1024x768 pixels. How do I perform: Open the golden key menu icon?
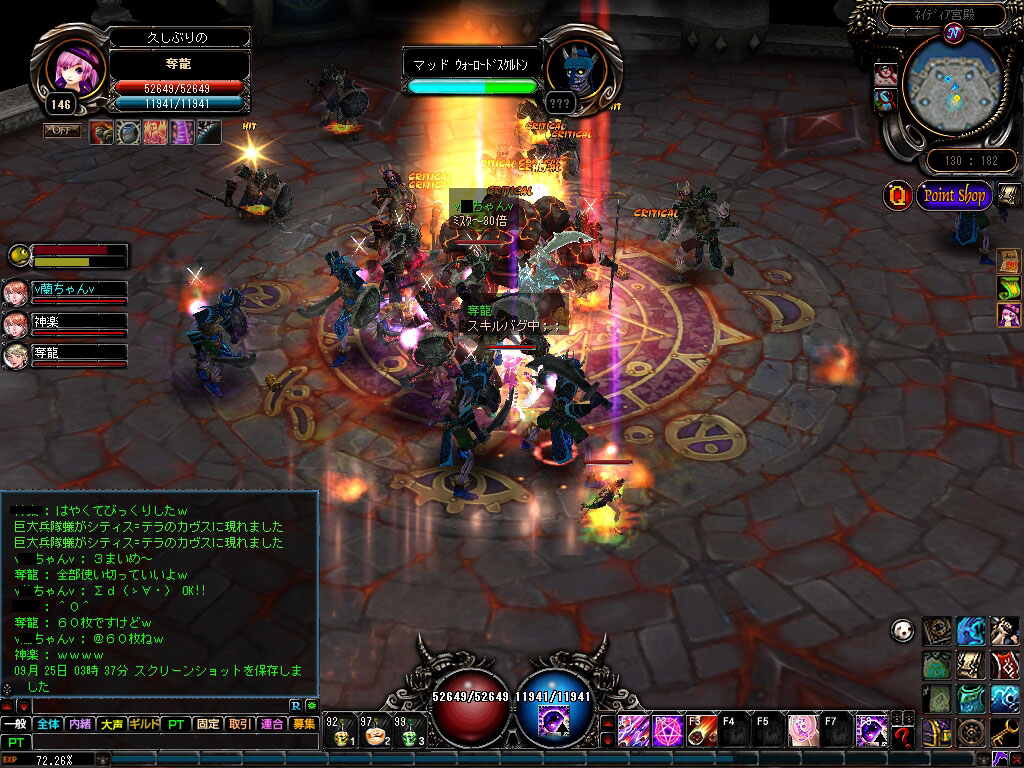point(1006,731)
